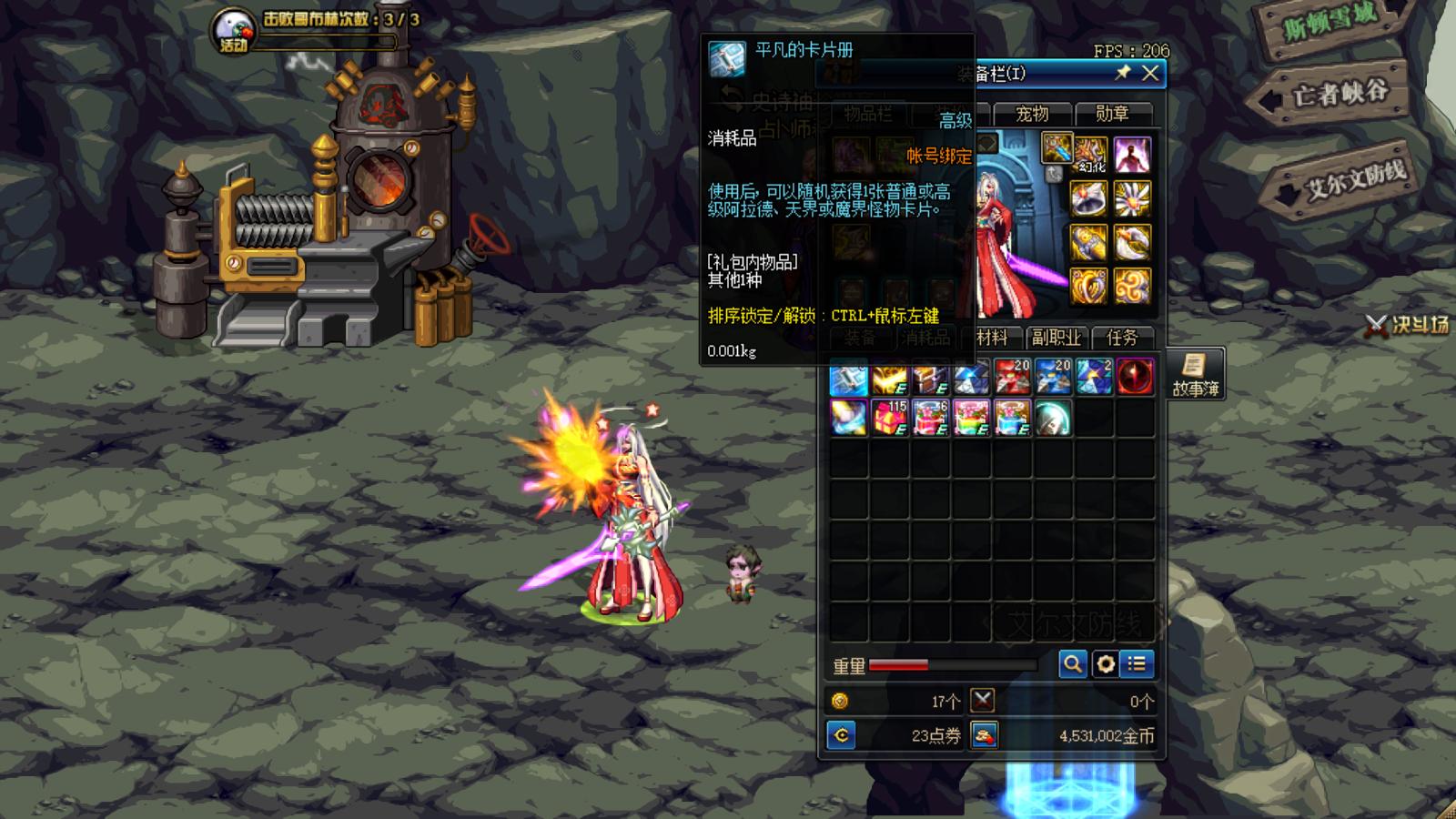Close the inventory window
Viewport: 1456px width, 819px height.
(1150, 74)
